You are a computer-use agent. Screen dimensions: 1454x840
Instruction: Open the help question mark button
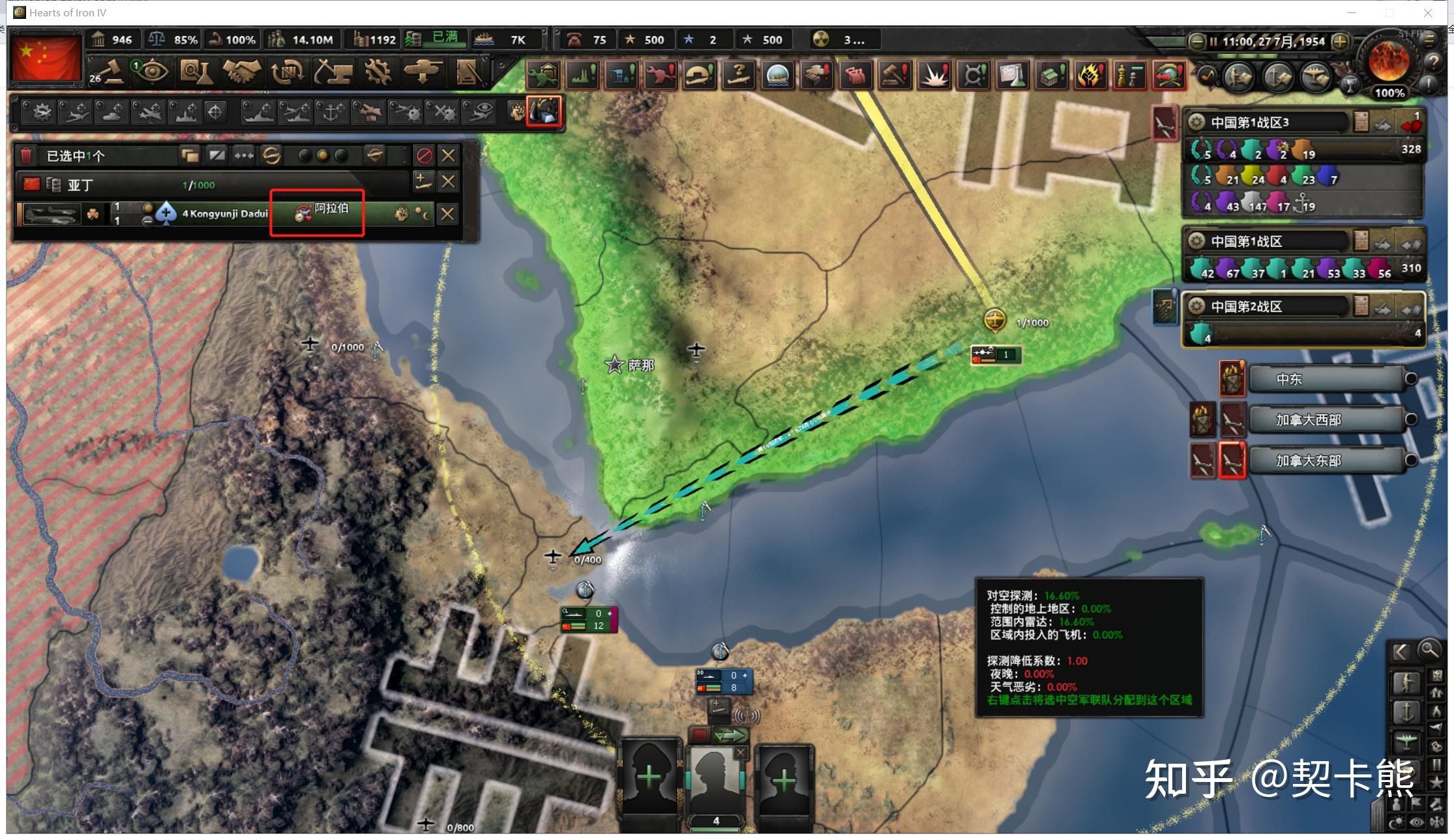(1433, 62)
